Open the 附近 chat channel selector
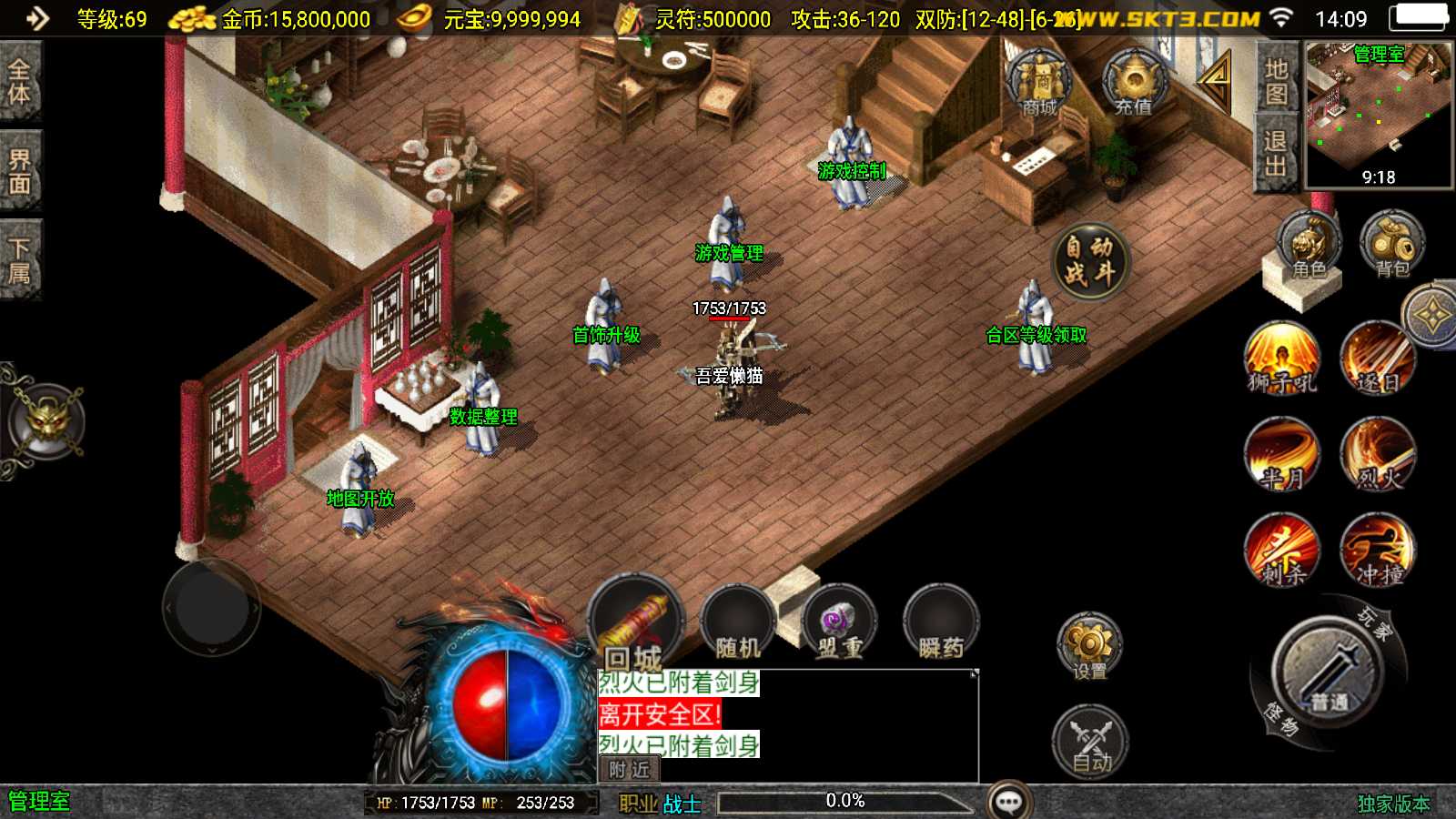 point(631,769)
